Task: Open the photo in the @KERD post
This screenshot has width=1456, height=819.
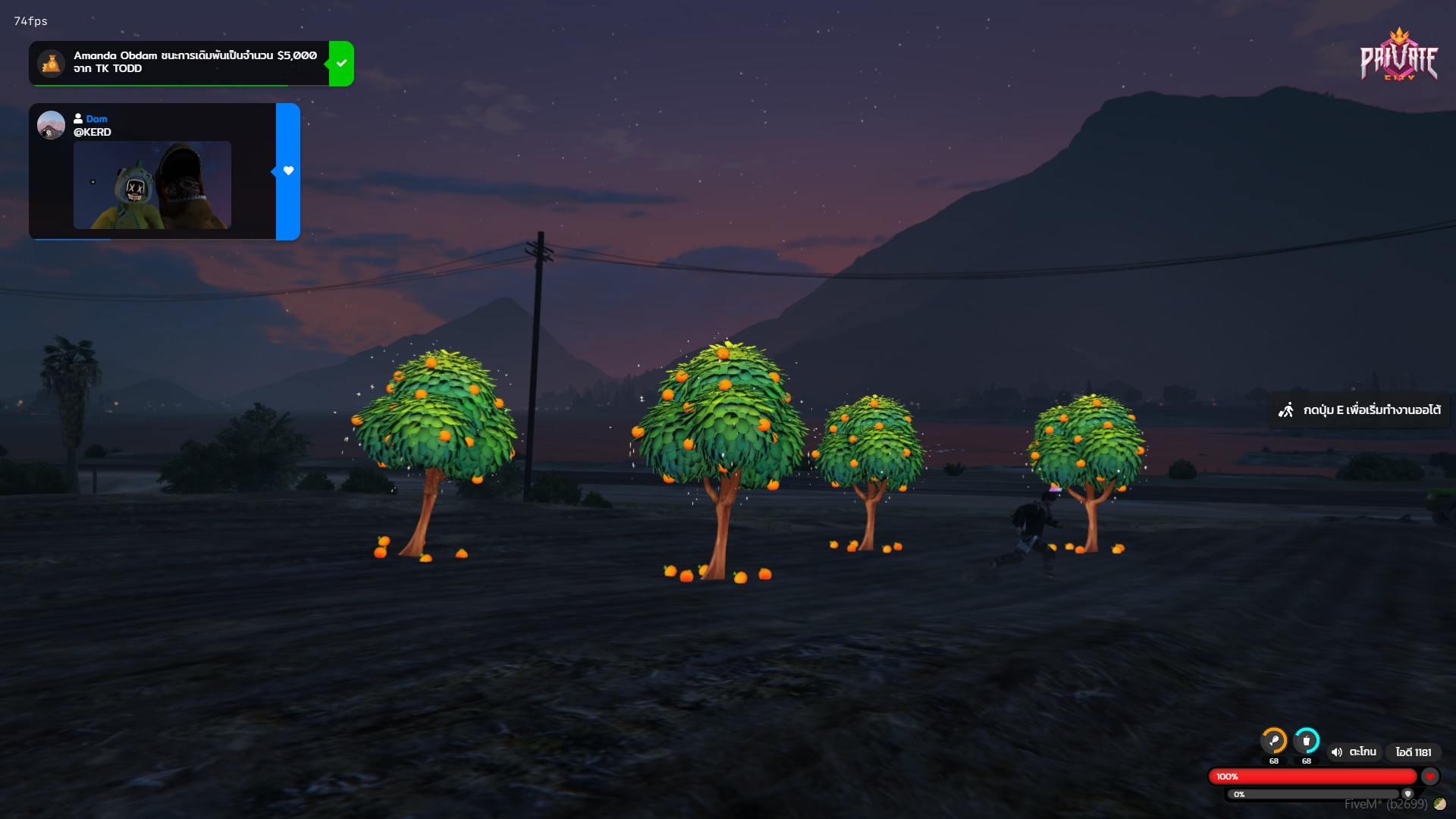Action: [x=152, y=185]
